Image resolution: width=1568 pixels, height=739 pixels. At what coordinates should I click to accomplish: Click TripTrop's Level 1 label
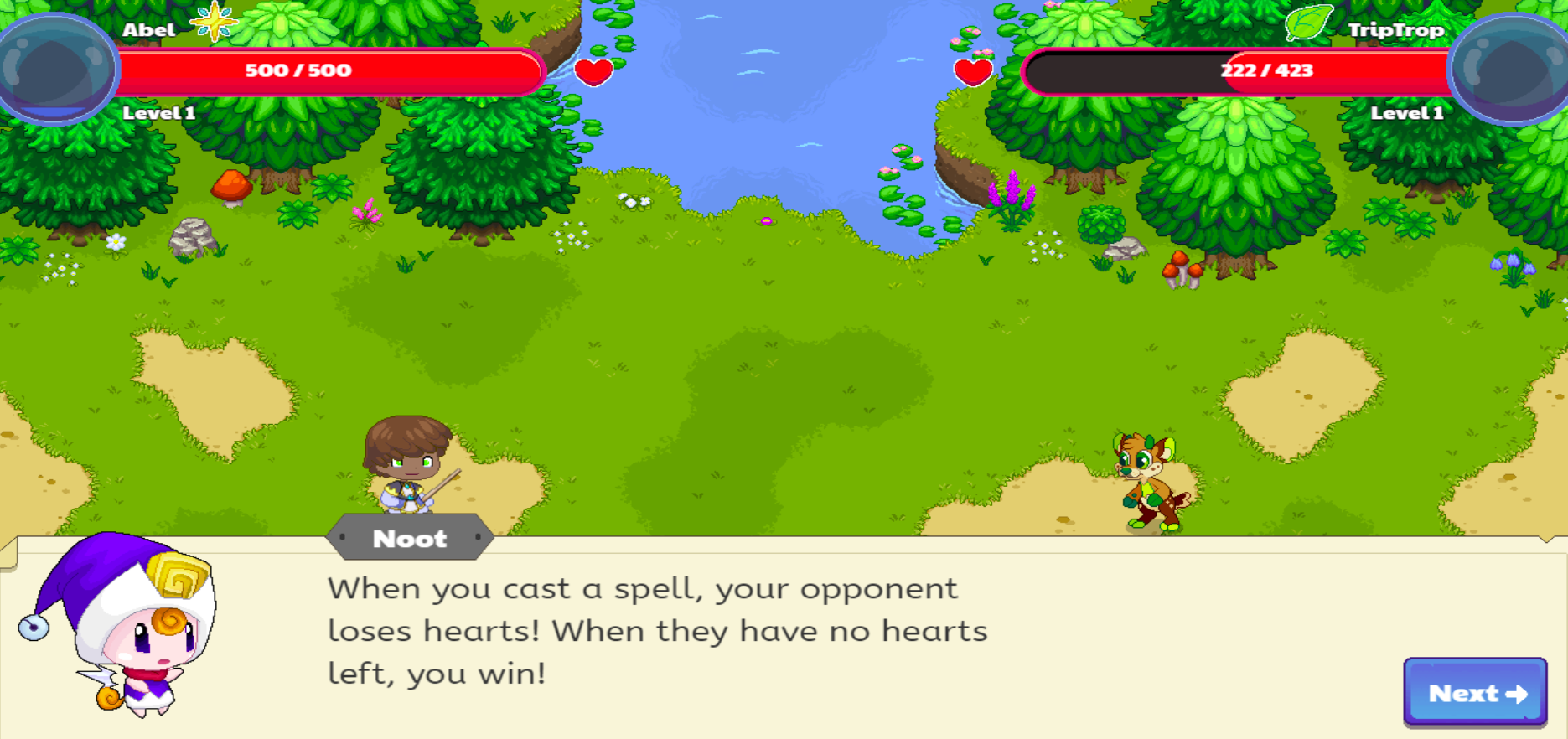[1406, 113]
